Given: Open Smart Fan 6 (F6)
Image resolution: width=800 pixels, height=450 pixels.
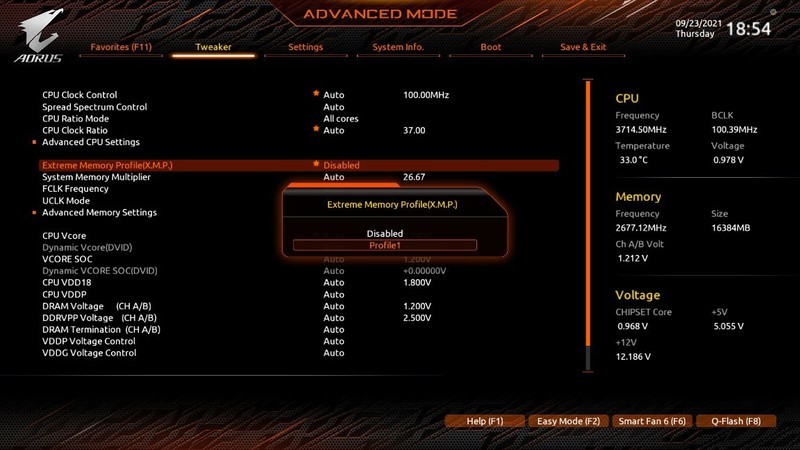Looking at the screenshot, I should pos(651,422).
